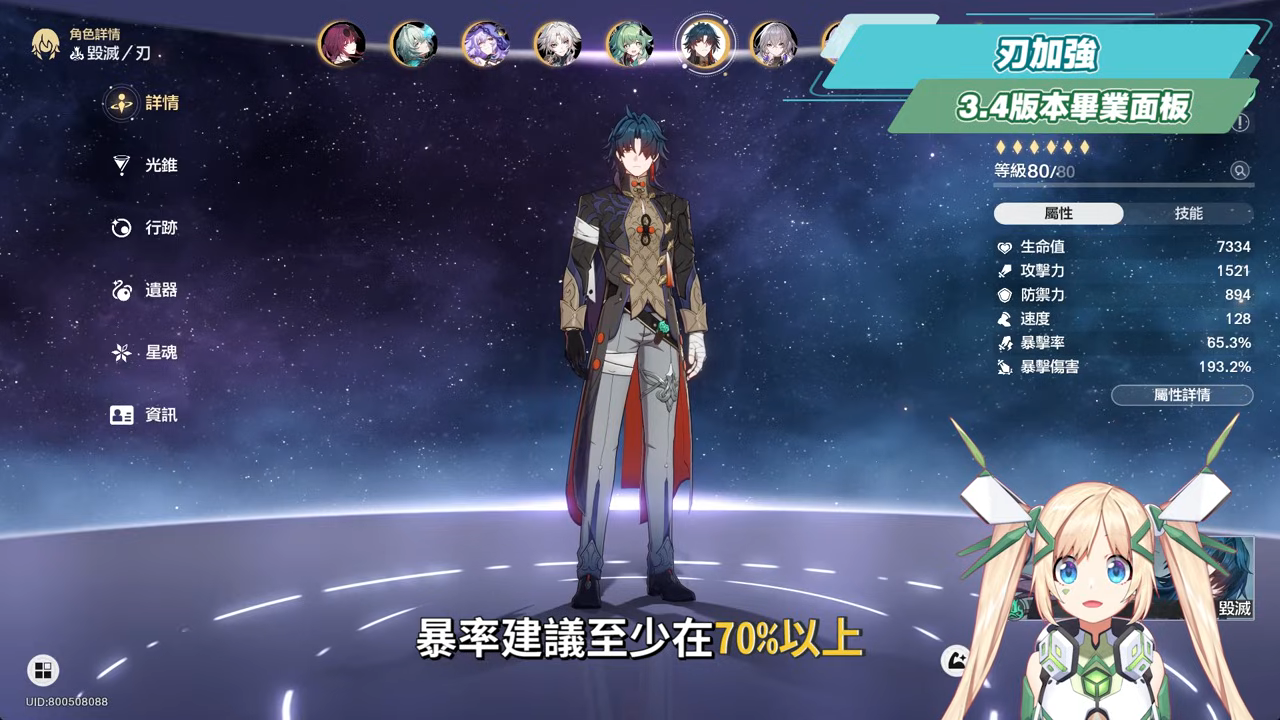Switch to the 技能 skills tab
This screenshot has width=1280, height=720.
click(x=1188, y=214)
